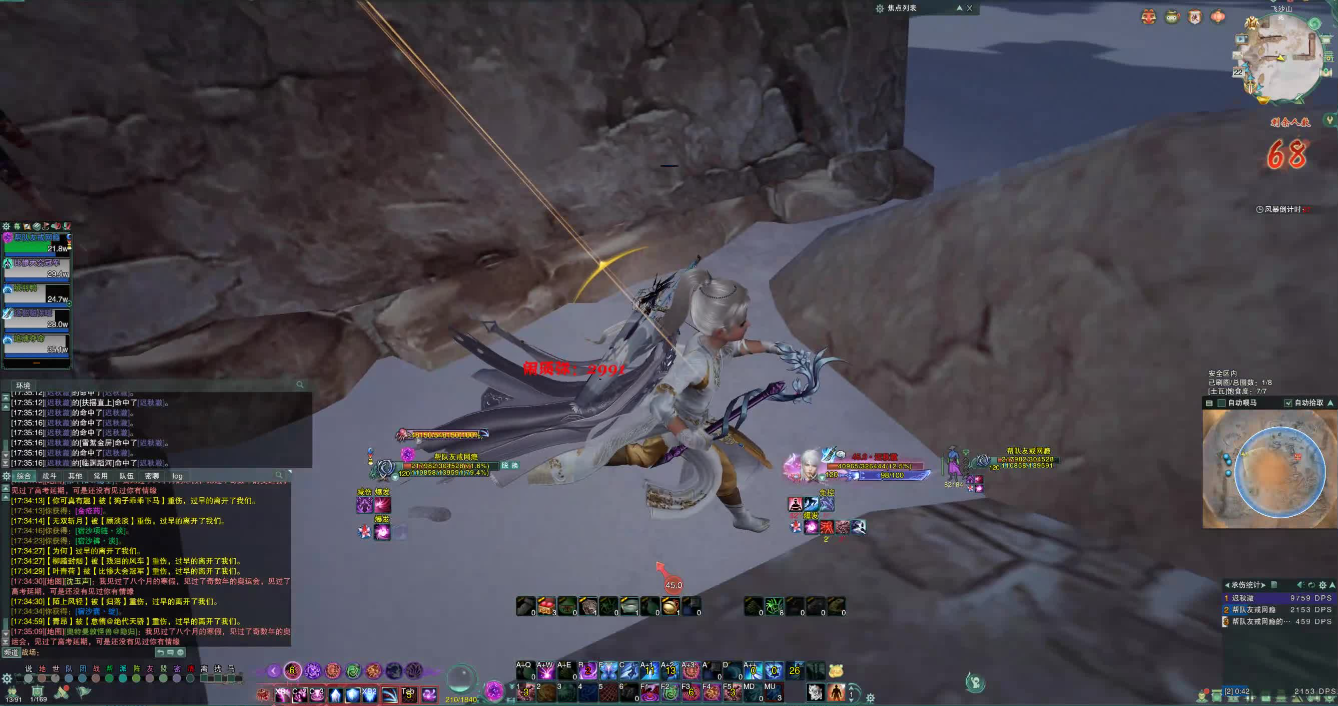Activate the R hotkey purple skill
Image resolution: width=1338 pixels, height=706 pixels.
tap(590, 671)
